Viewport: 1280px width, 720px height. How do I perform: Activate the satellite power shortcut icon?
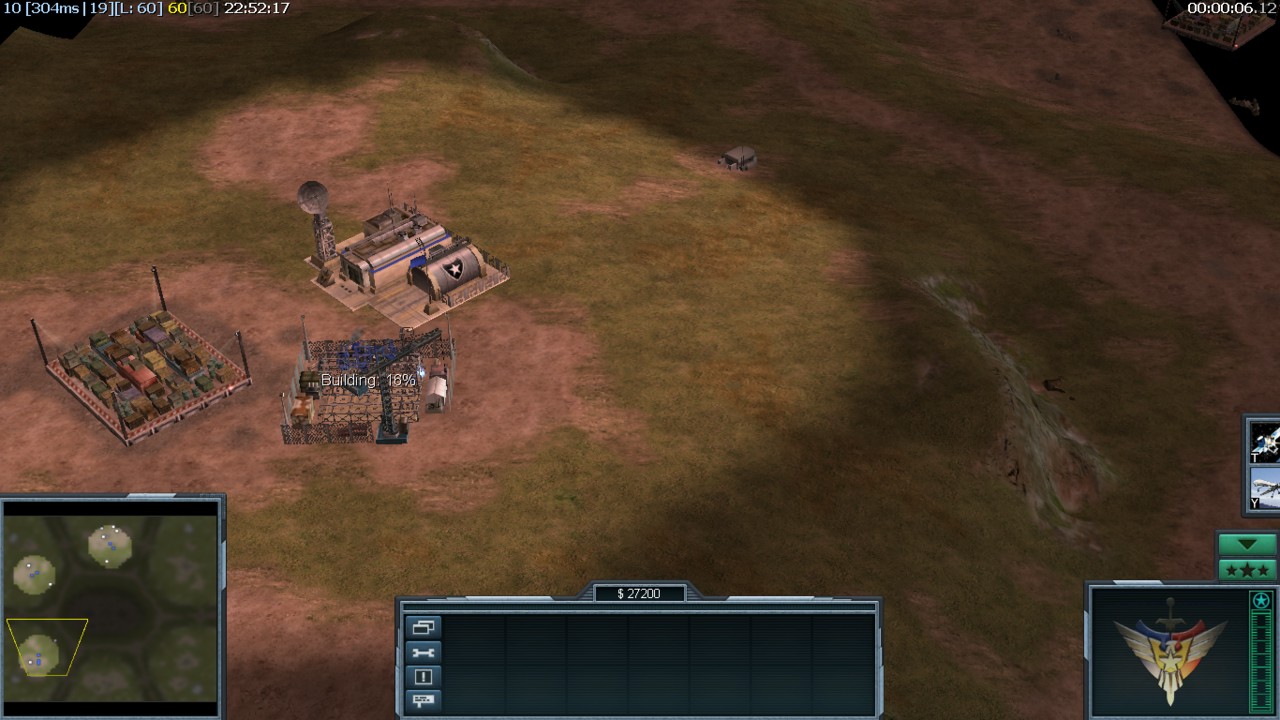pyautogui.click(x=1265, y=441)
